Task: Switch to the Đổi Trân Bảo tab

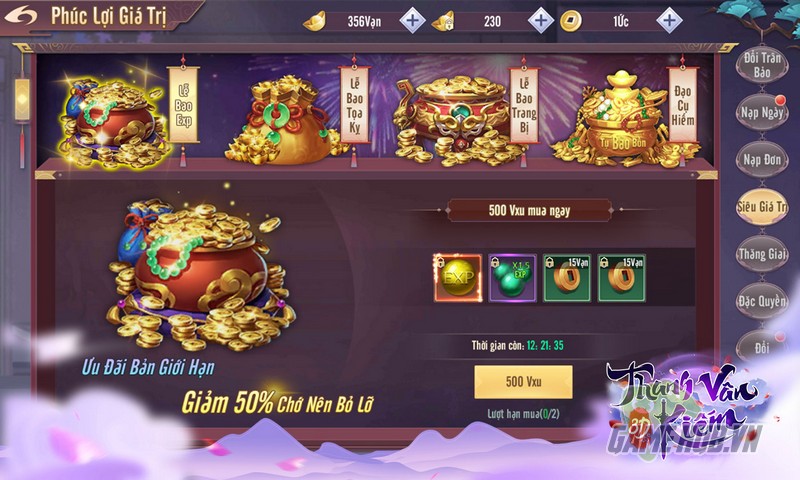Action: coord(764,66)
